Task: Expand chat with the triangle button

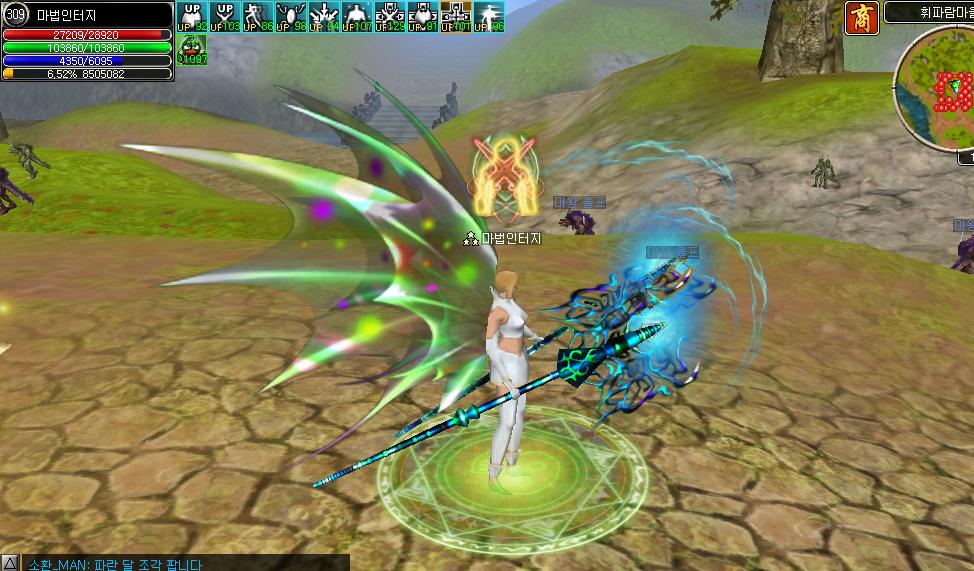Action: coord(9,563)
